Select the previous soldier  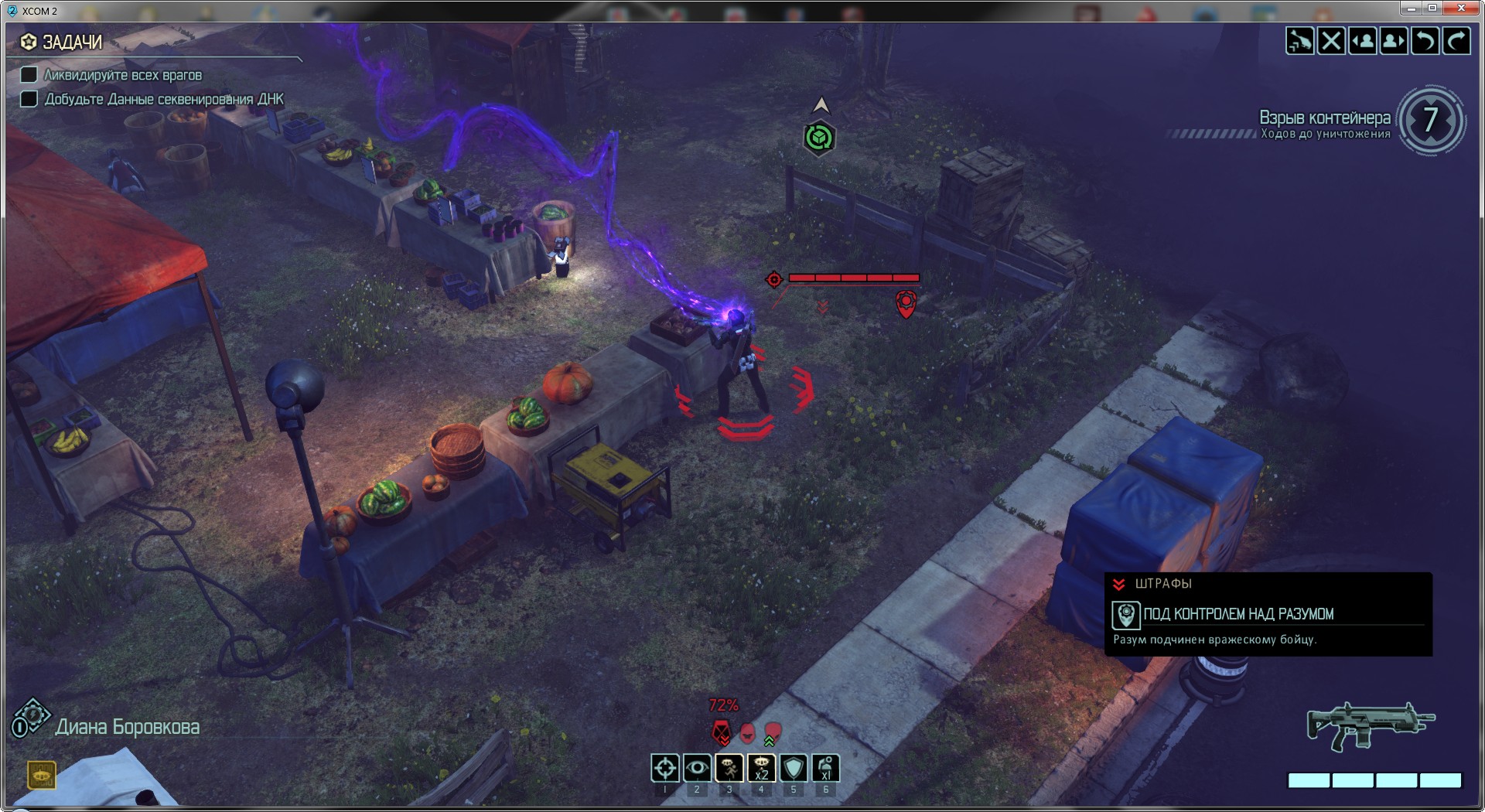click(1362, 41)
